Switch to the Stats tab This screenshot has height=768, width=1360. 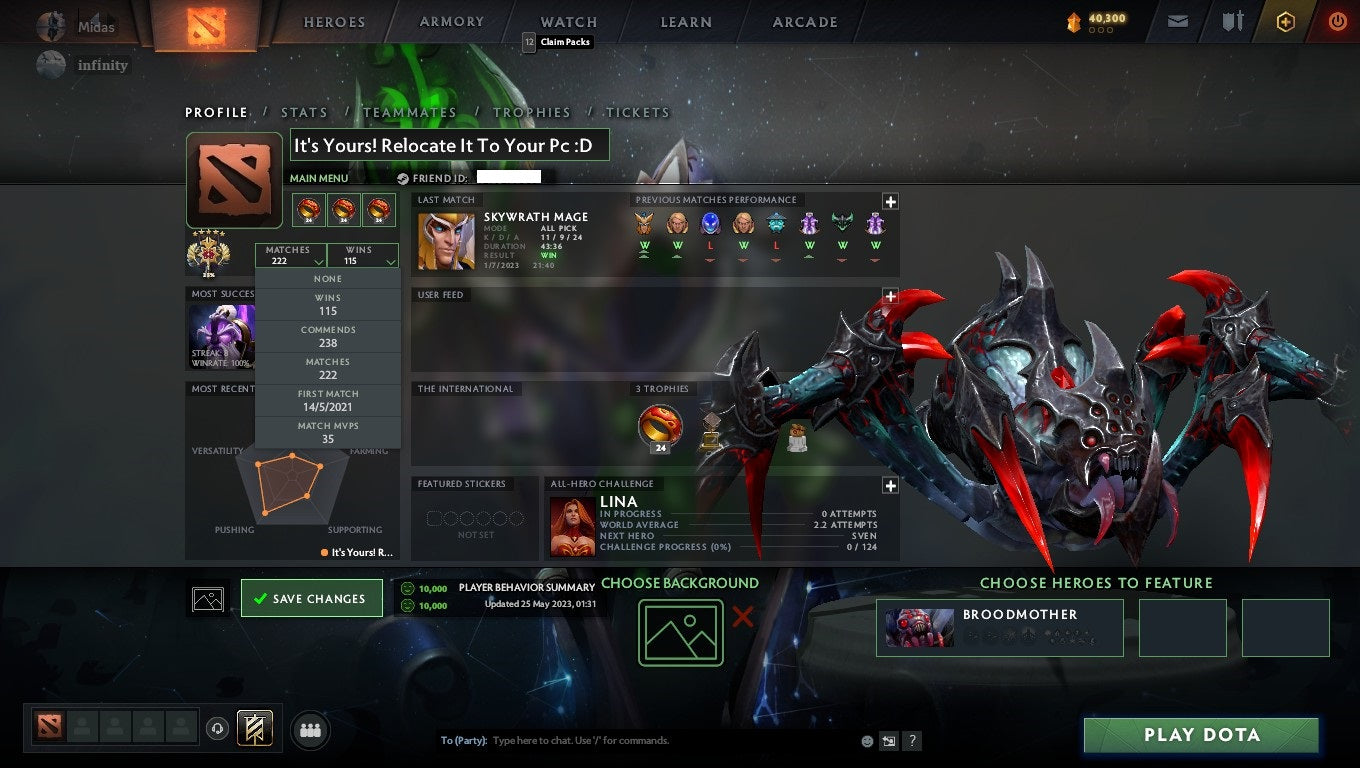304,112
